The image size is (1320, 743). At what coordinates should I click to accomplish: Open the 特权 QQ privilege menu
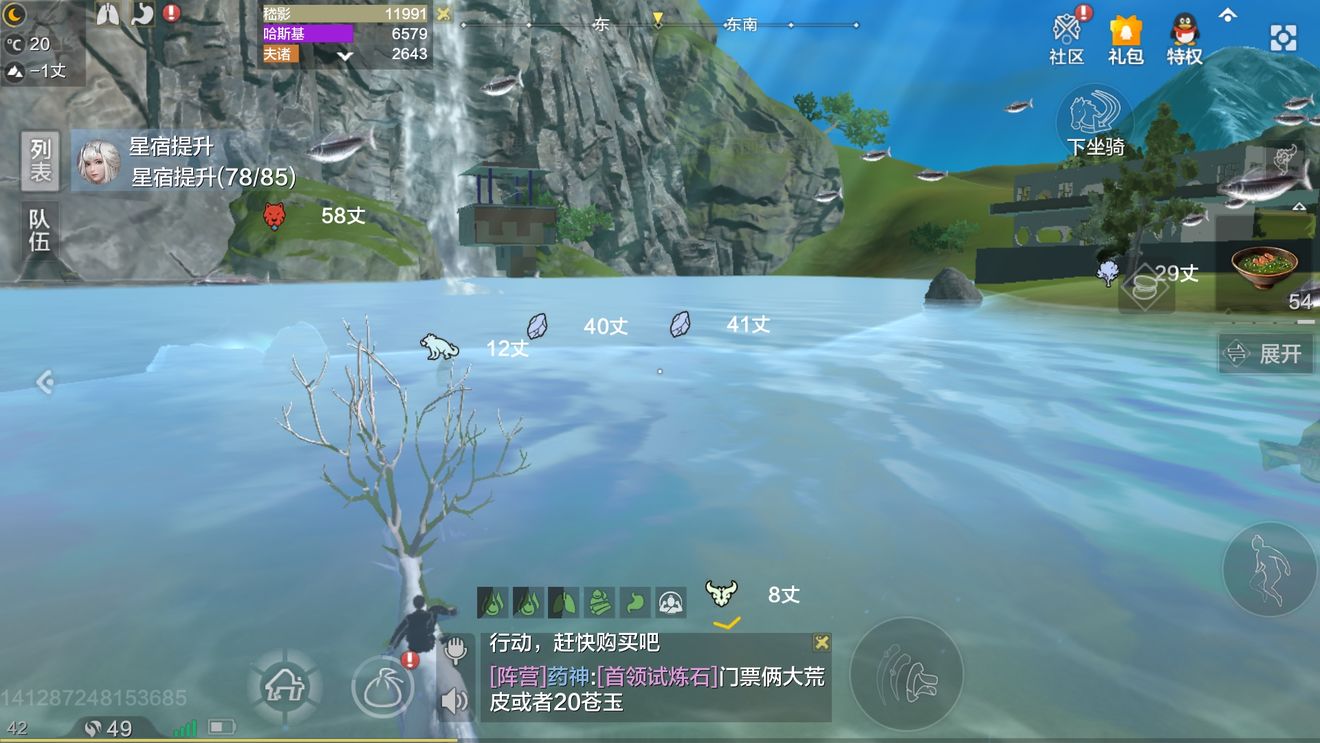(x=1183, y=35)
